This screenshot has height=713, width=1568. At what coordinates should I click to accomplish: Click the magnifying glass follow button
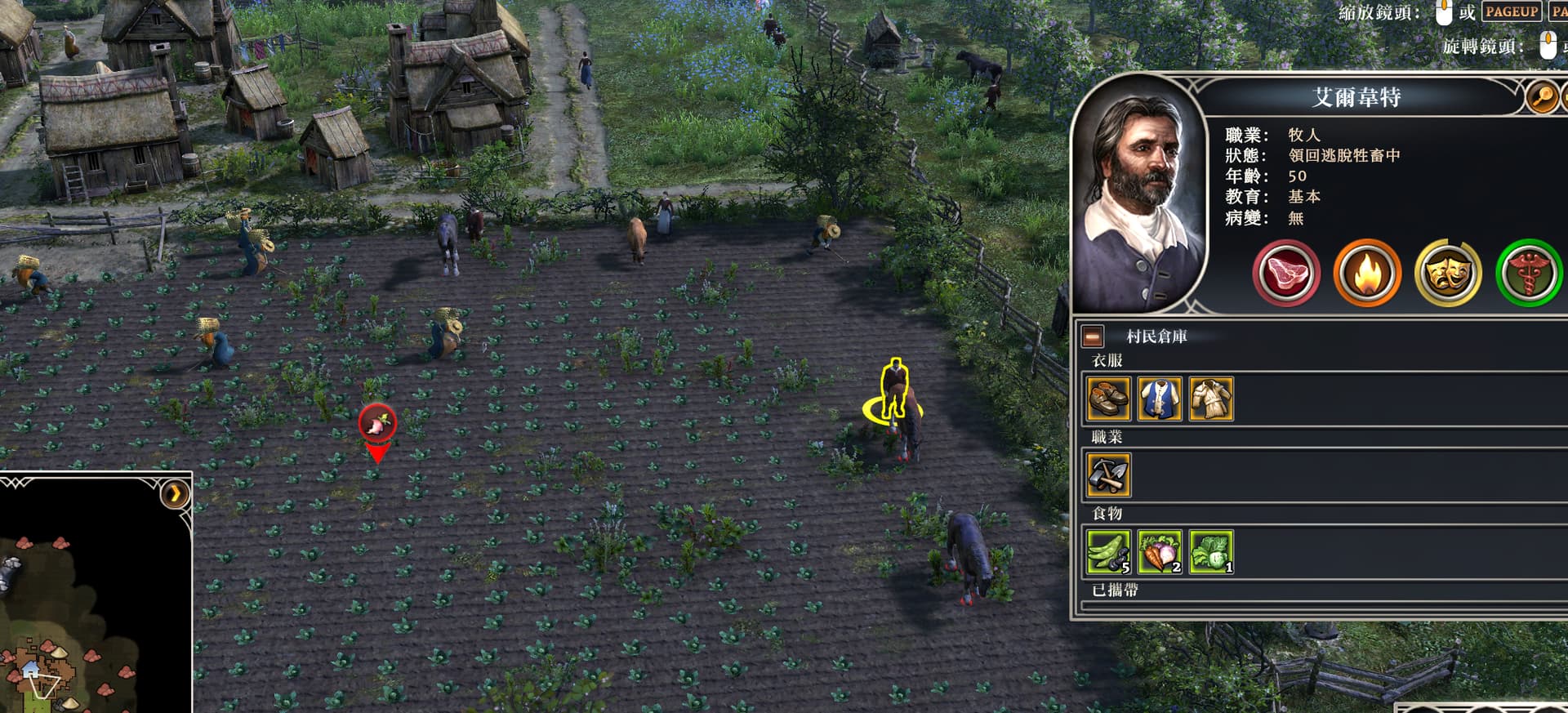(1541, 98)
